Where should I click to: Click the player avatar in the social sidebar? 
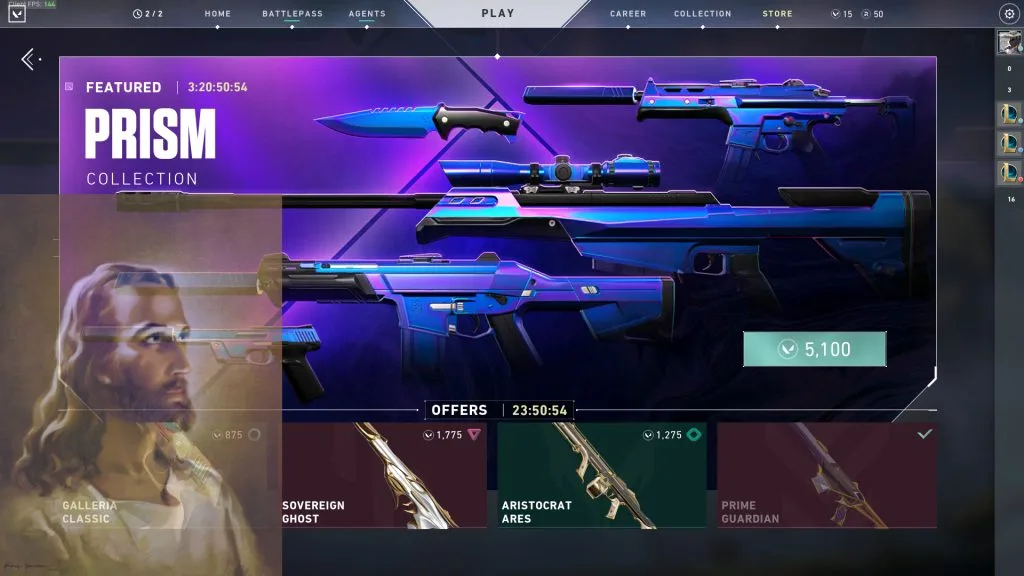(1008, 42)
